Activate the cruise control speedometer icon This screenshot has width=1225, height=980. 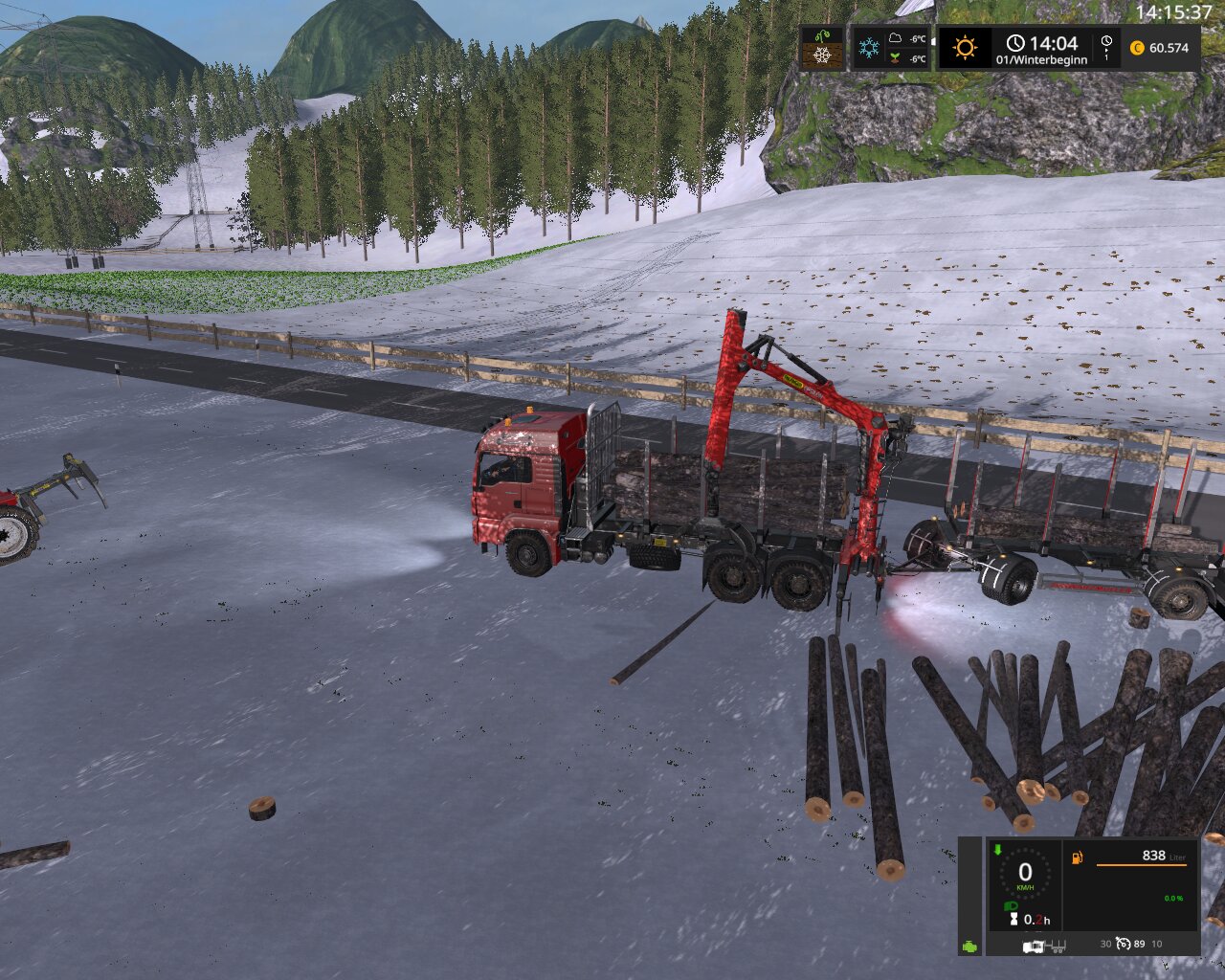coord(1124,945)
